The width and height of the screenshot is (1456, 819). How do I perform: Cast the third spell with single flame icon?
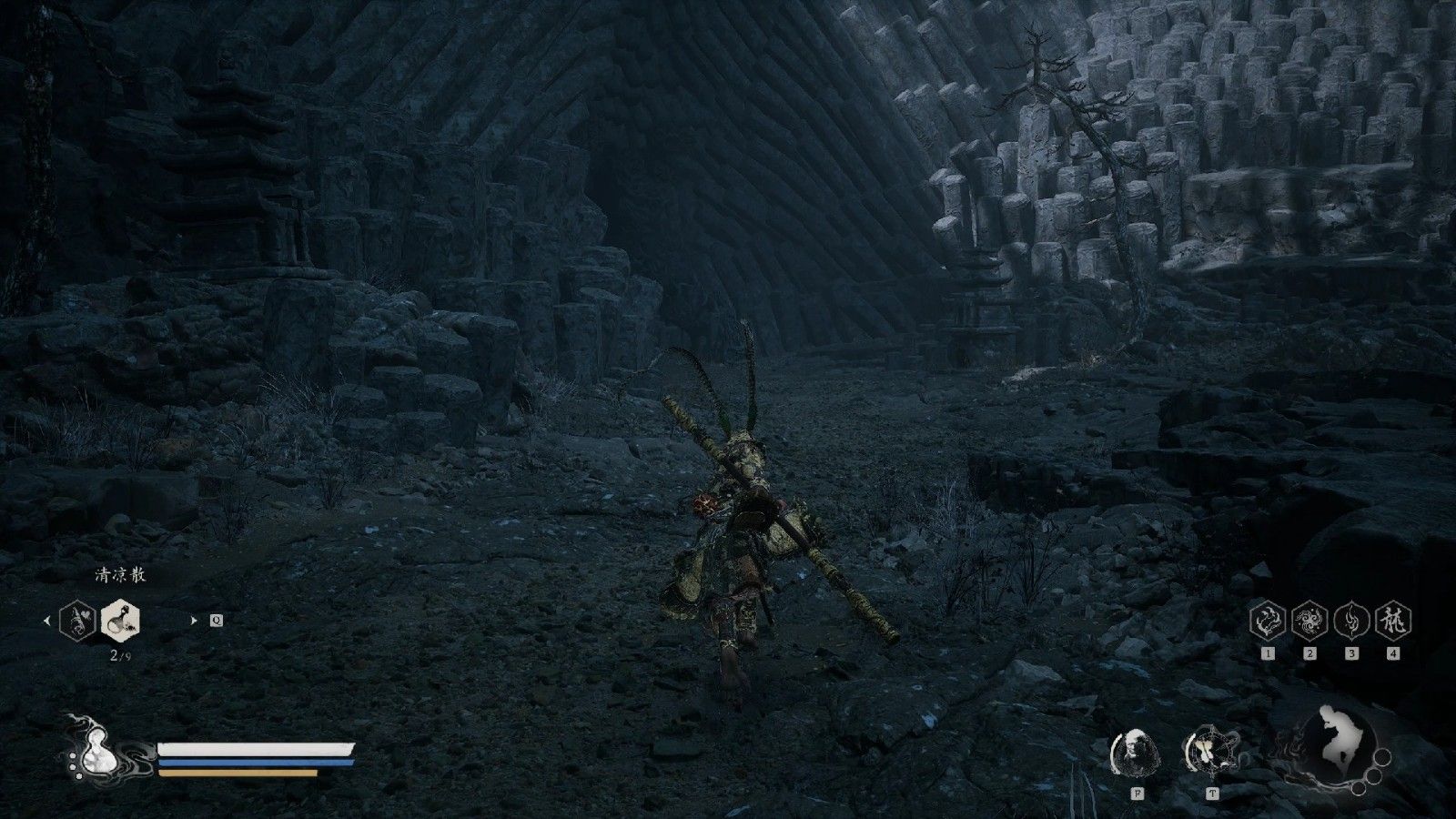point(1351,621)
